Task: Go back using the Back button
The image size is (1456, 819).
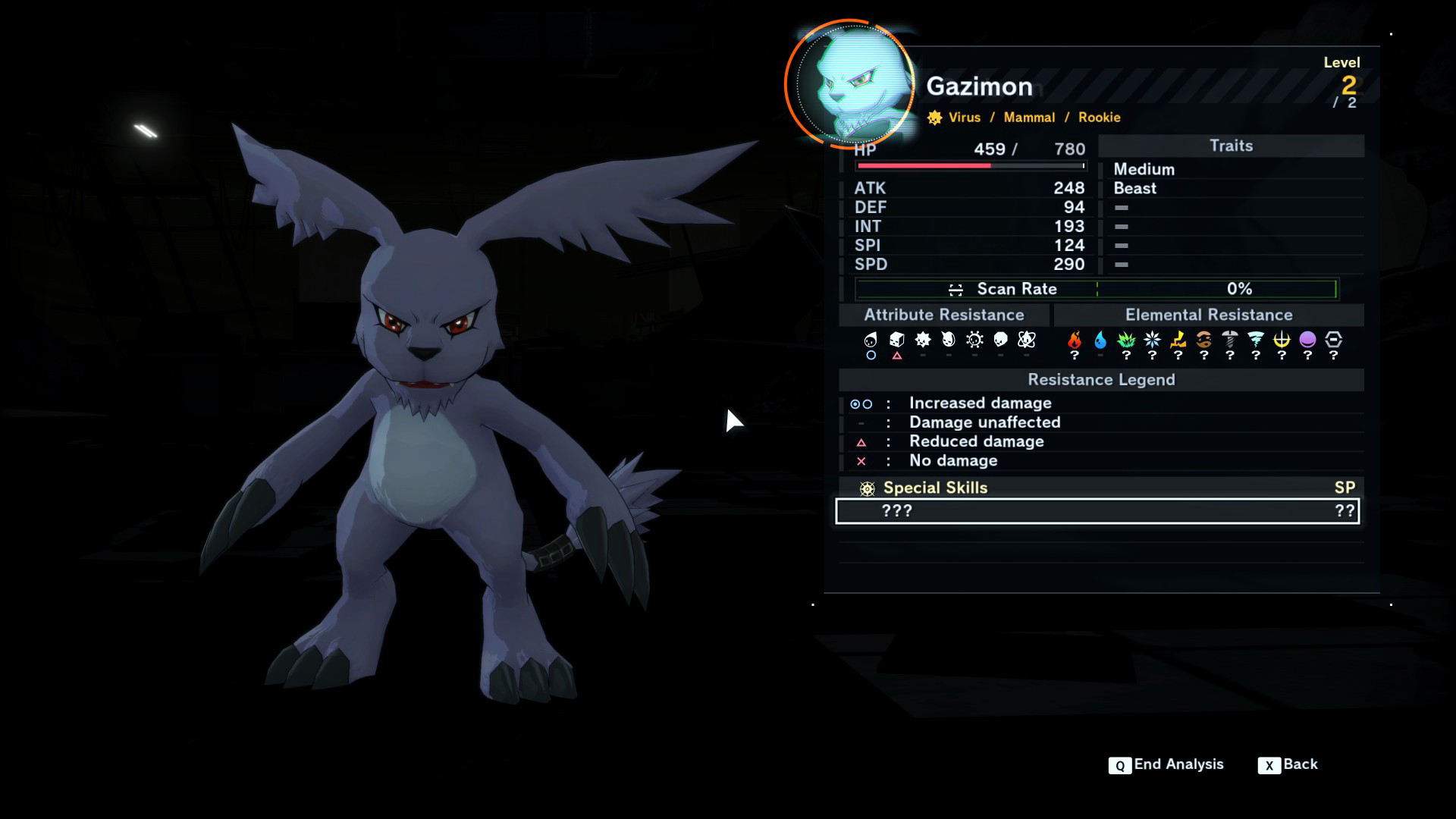Action: pos(1288,764)
